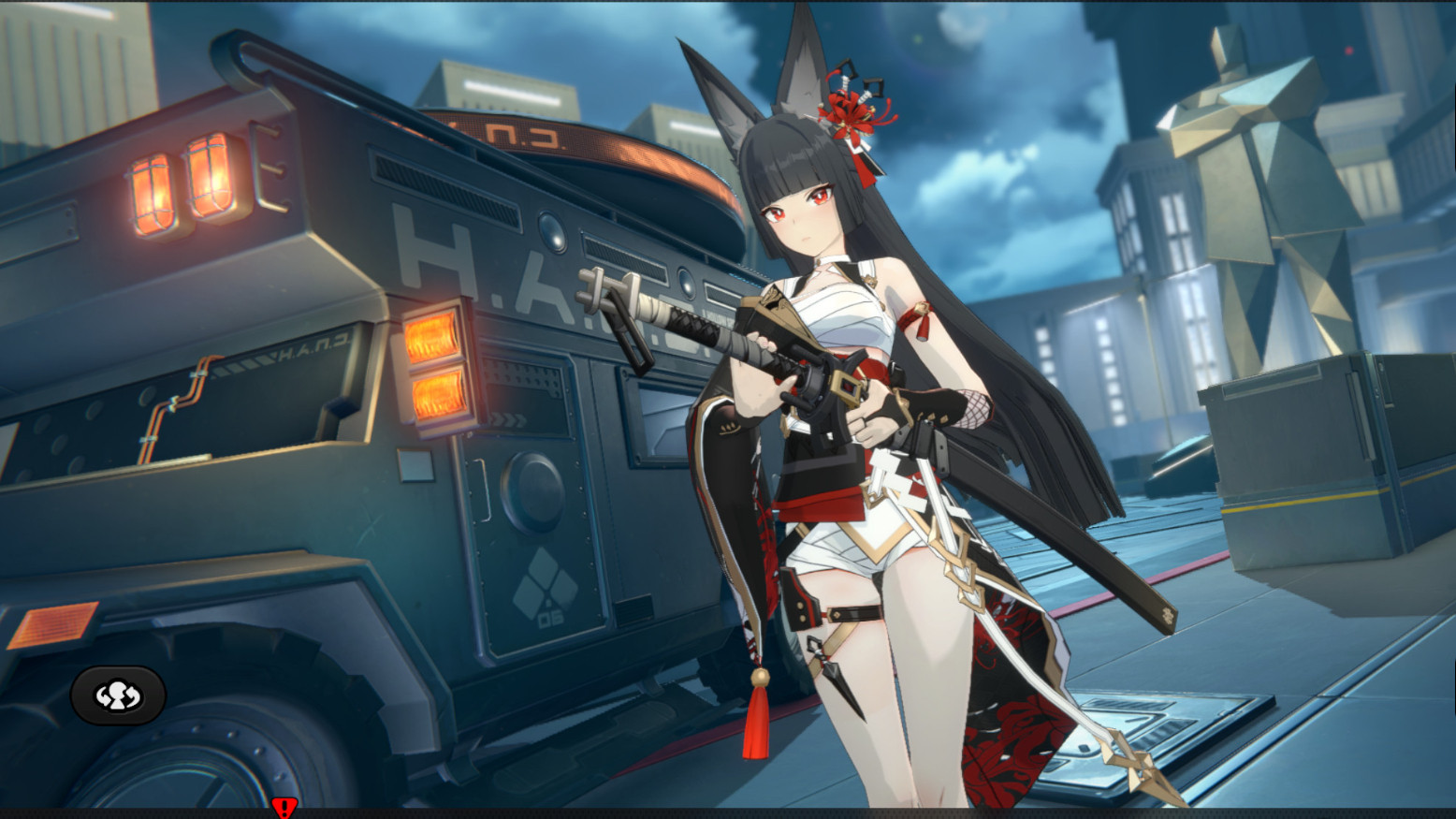Click the red exclamation warning icon
1456x819 pixels.
(x=284, y=807)
